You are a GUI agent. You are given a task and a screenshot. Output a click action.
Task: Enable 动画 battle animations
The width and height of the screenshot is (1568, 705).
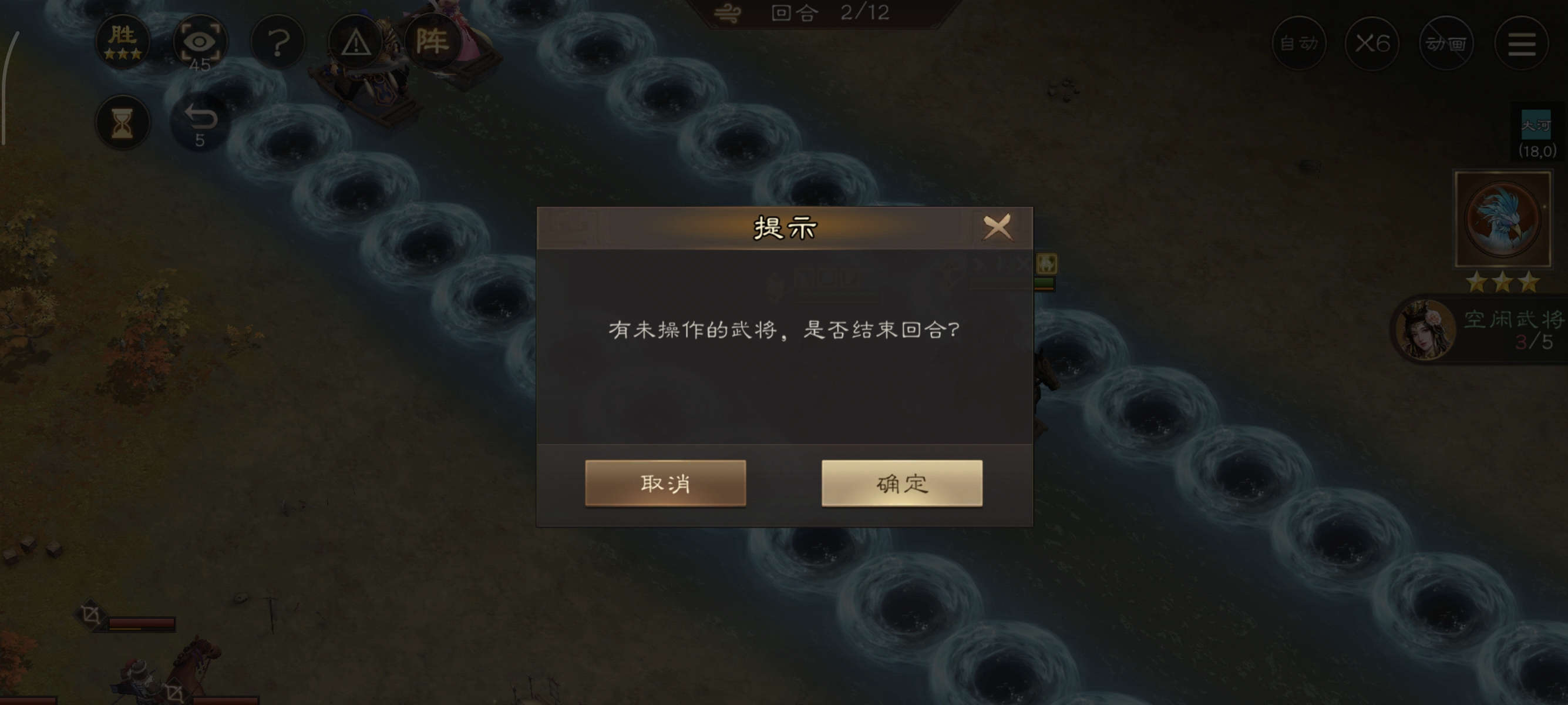[1446, 43]
